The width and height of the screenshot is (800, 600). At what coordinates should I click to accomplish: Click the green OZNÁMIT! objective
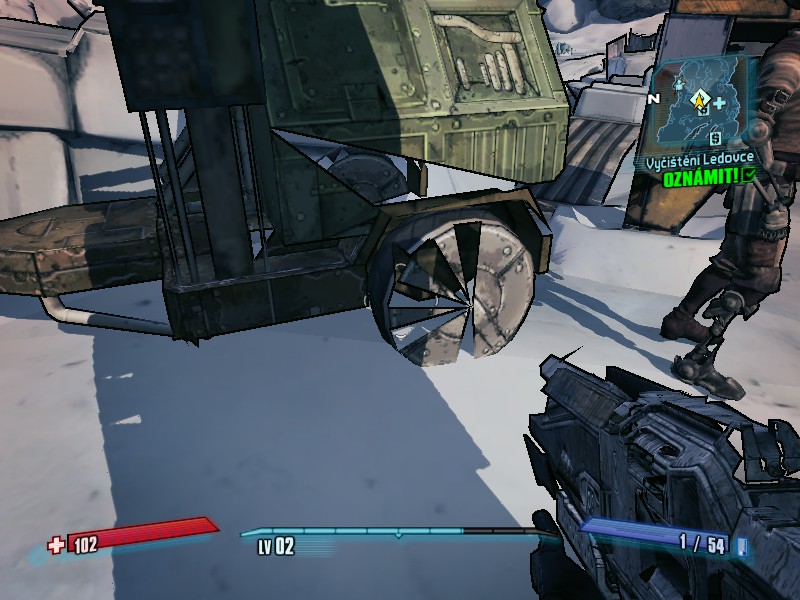701,175
